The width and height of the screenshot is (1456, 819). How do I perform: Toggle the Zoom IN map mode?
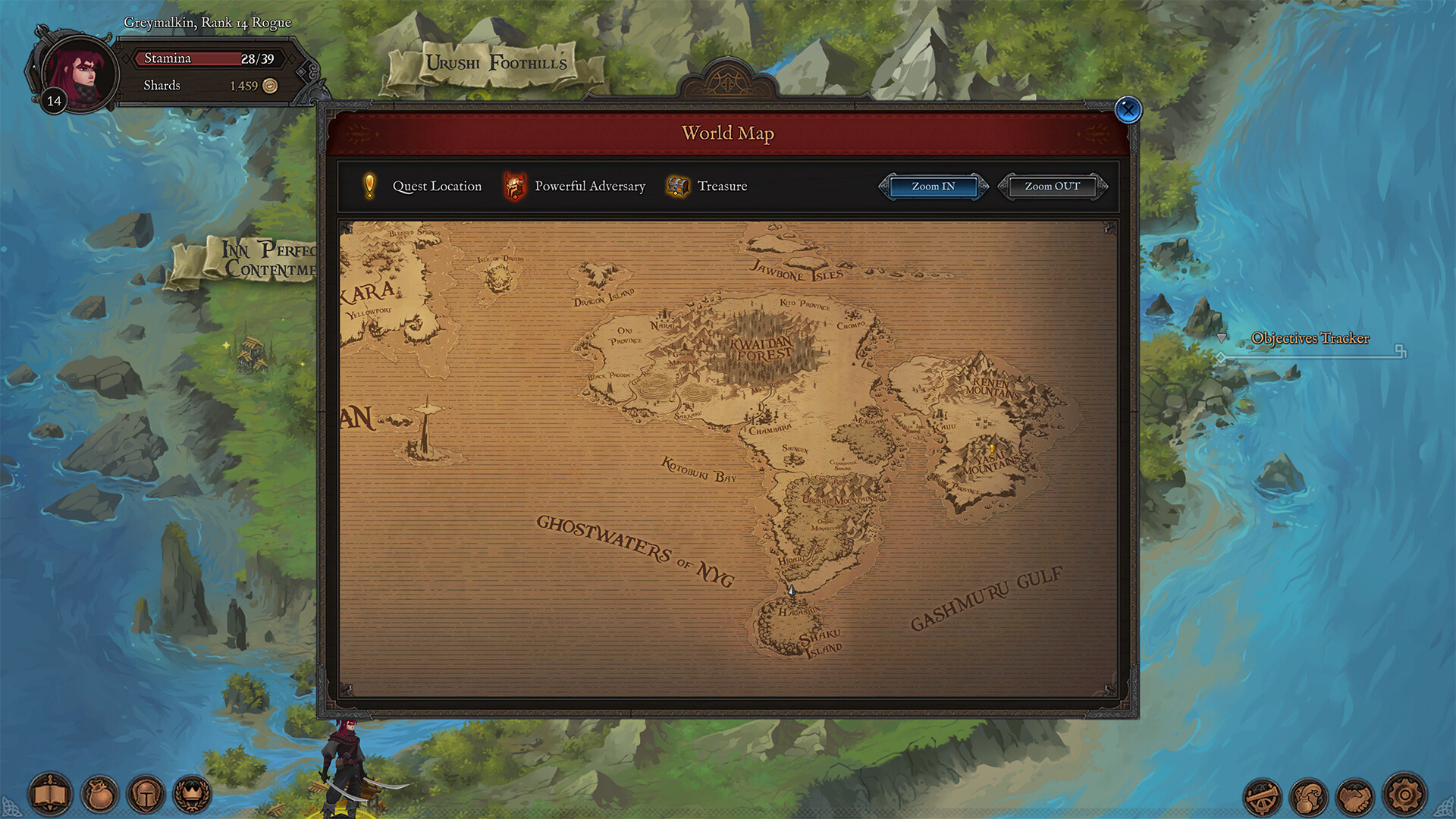pos(933,187)
